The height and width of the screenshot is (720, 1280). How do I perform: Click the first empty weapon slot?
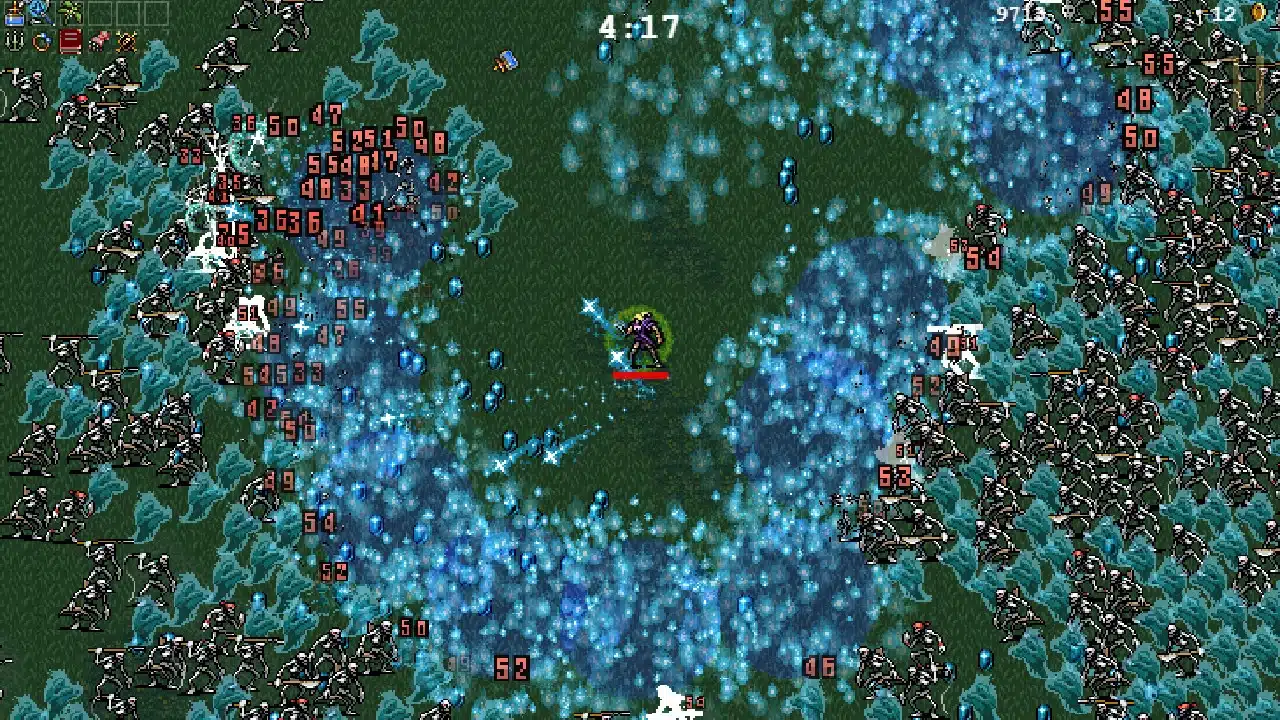click(x=100, y=12)
